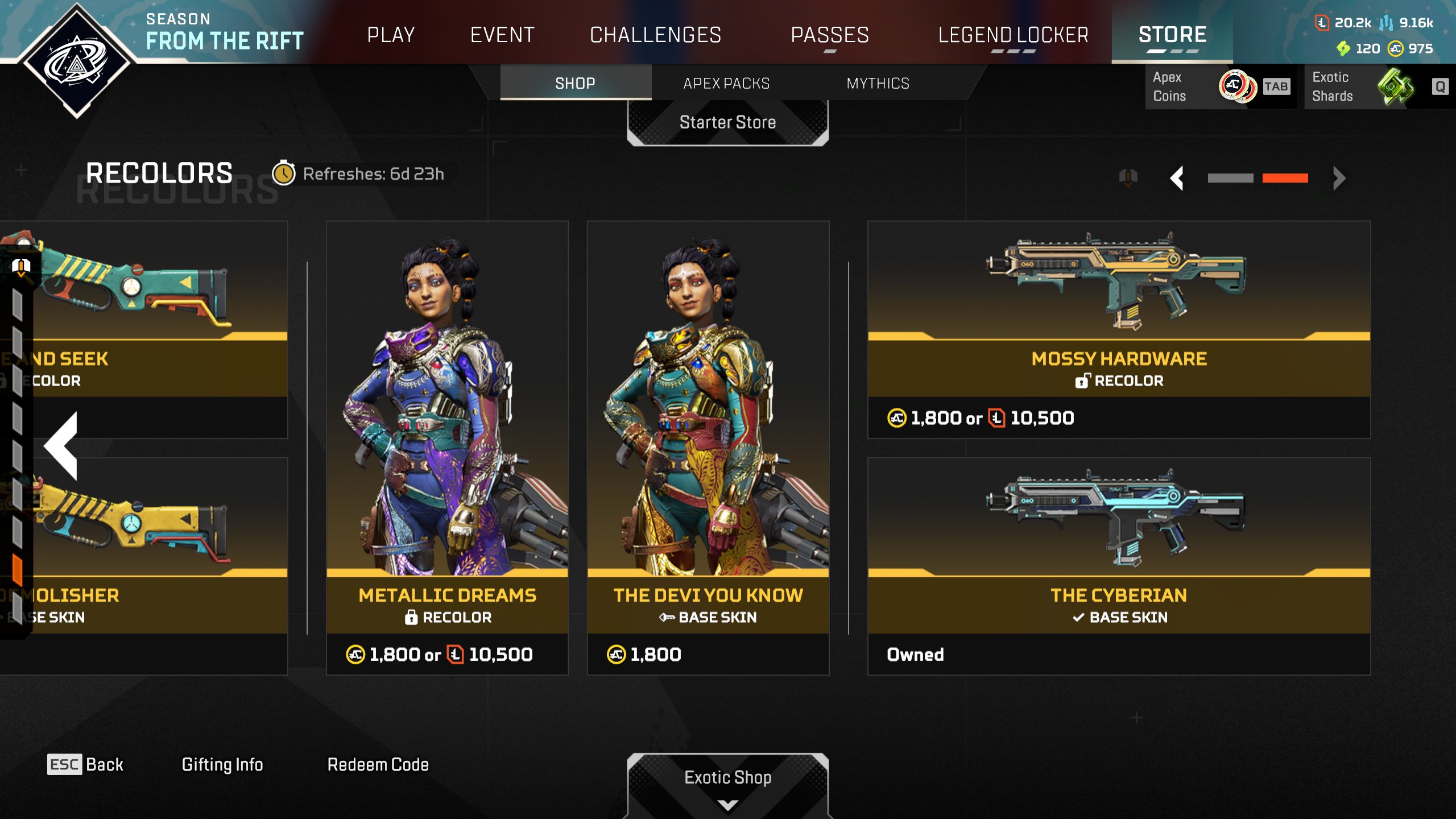Open Gifting Info

(222, 764)
